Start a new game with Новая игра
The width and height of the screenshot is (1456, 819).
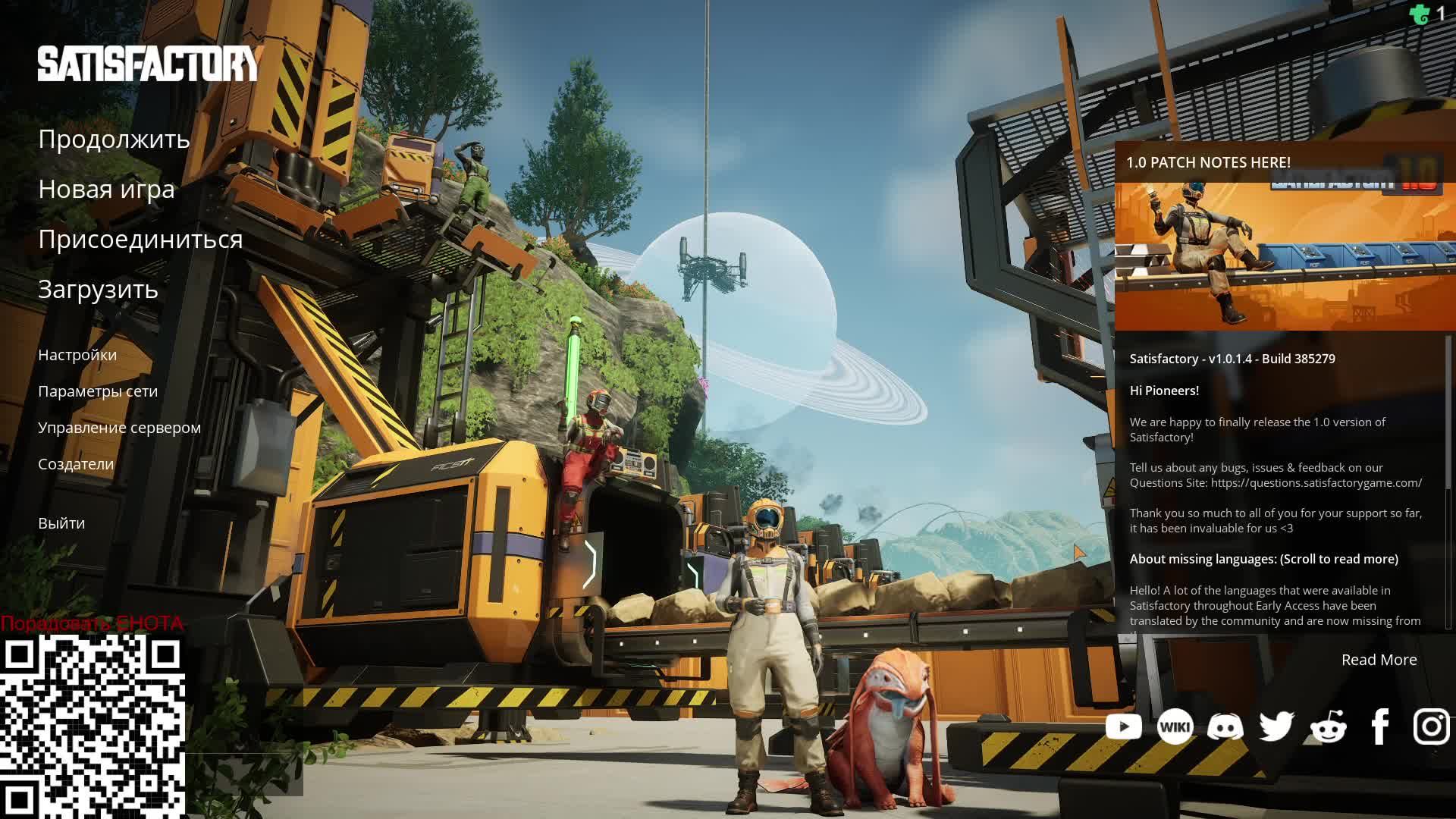[106, 190]
